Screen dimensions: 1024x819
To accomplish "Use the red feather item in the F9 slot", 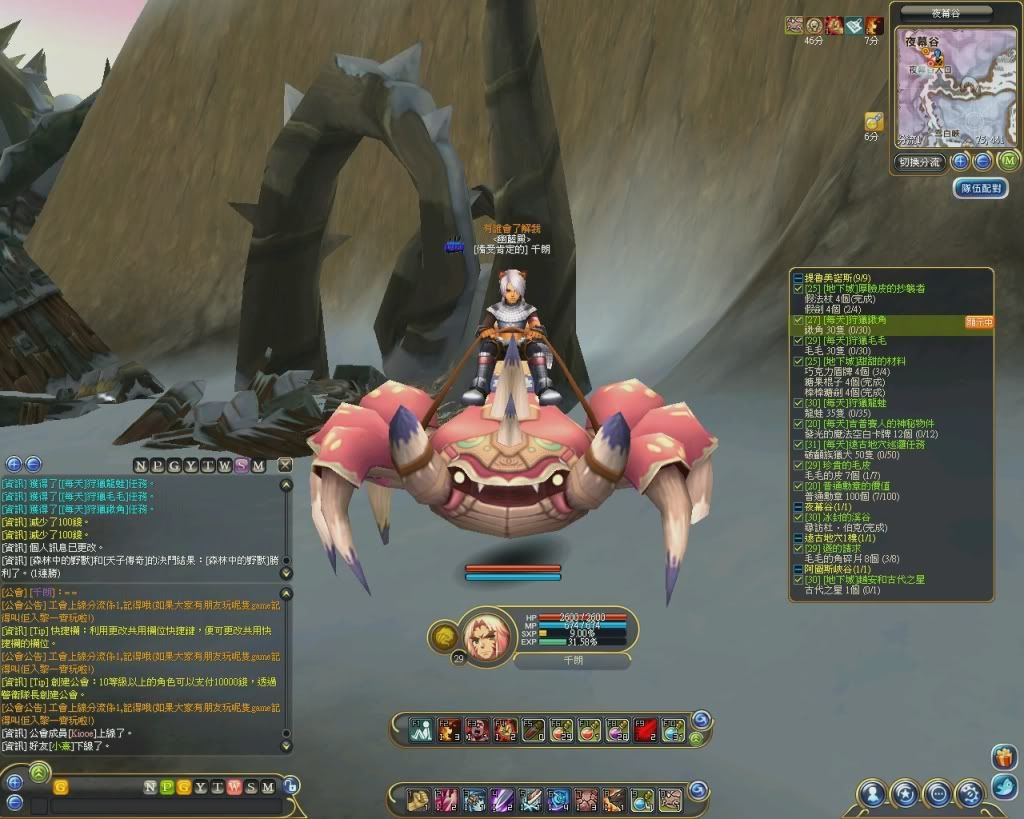I will (645, 730).
